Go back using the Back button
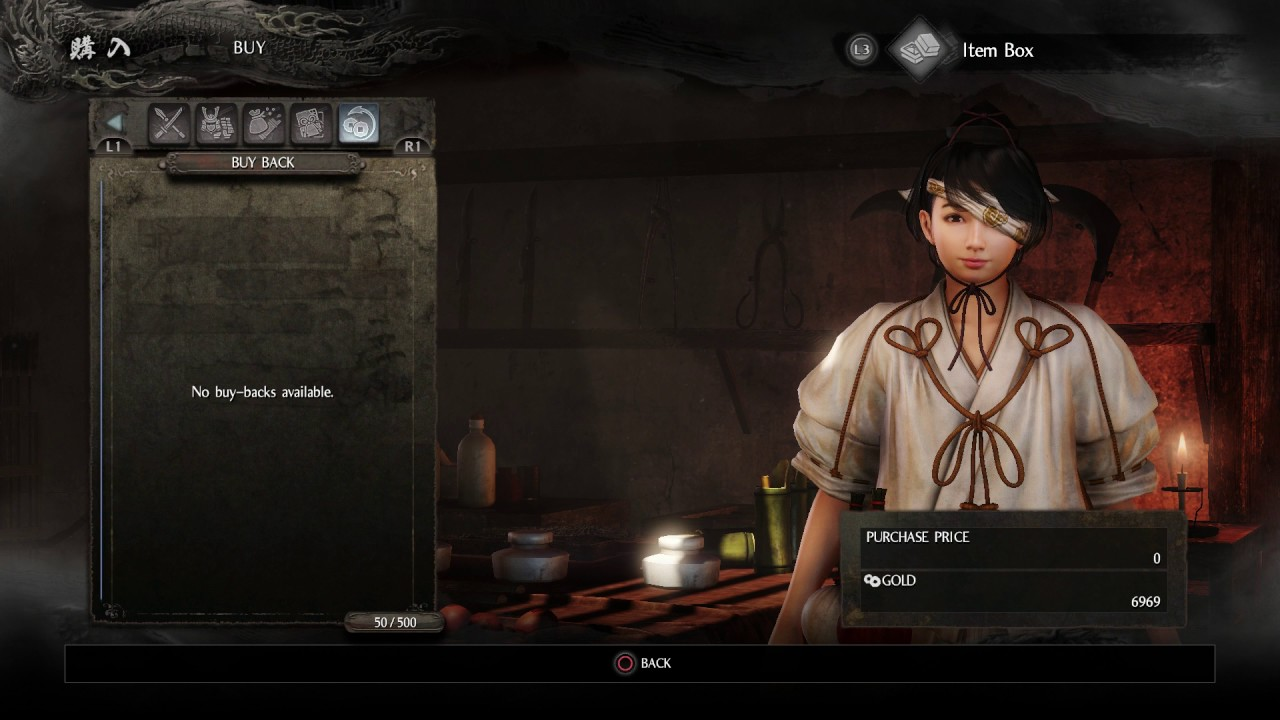The height and width of the screenshot is (720, 1280). click(x=642, y=663)
